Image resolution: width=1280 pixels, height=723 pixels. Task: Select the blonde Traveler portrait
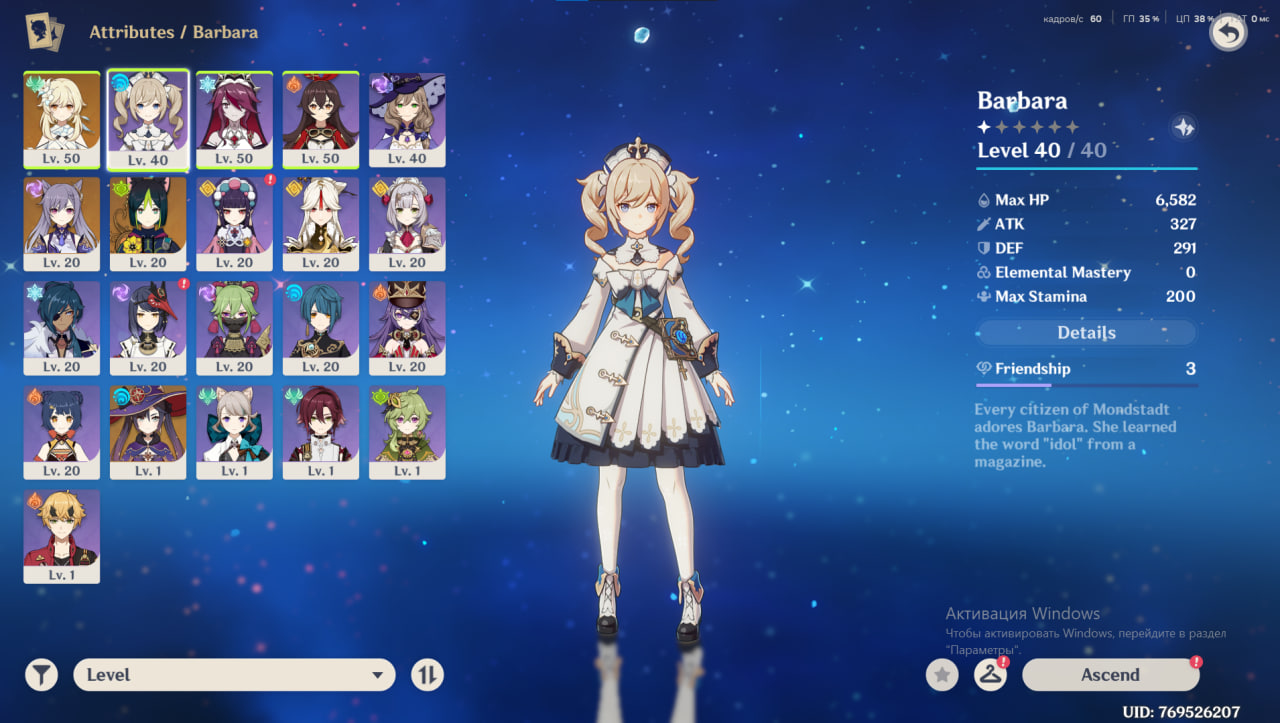62,118
